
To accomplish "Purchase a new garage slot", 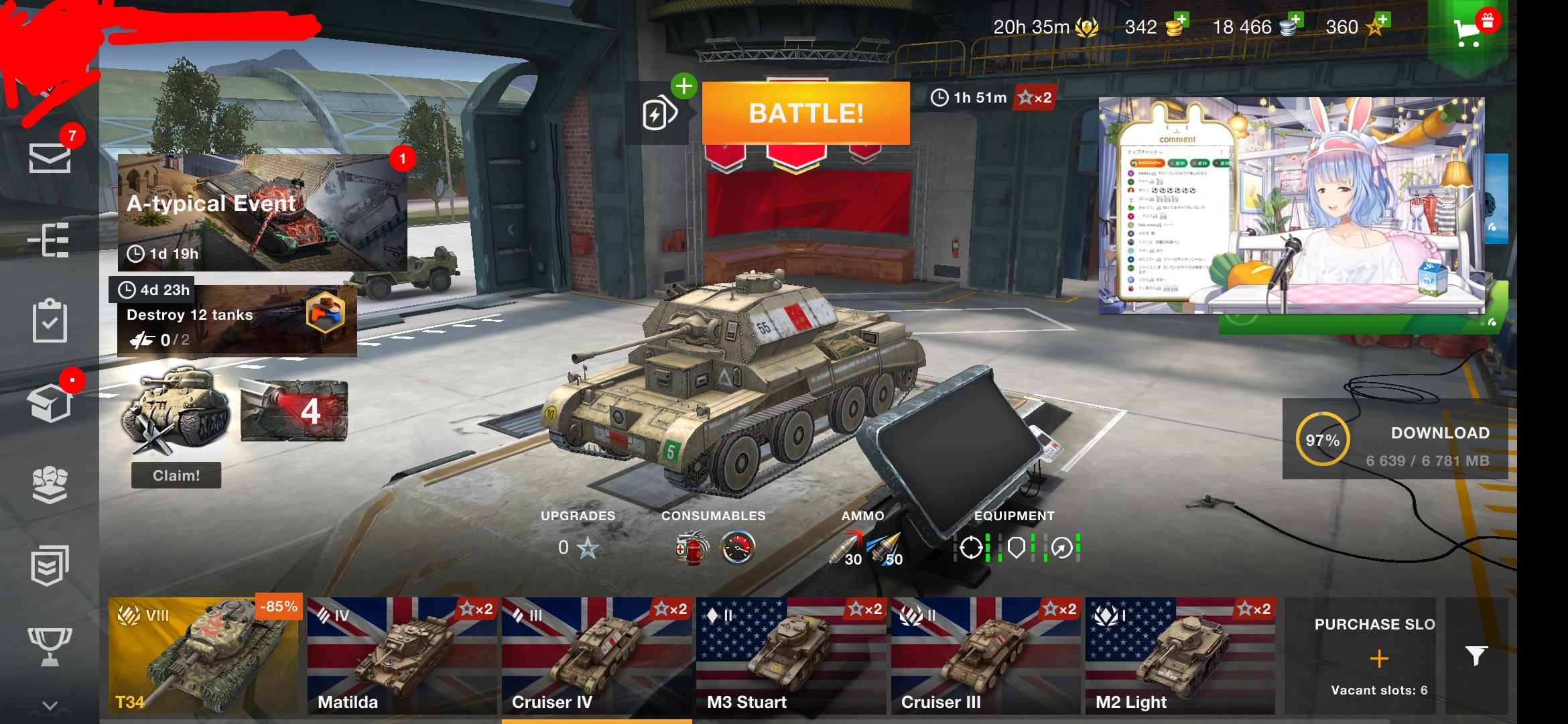I will pyautogui.click(x=1378, y=658).
